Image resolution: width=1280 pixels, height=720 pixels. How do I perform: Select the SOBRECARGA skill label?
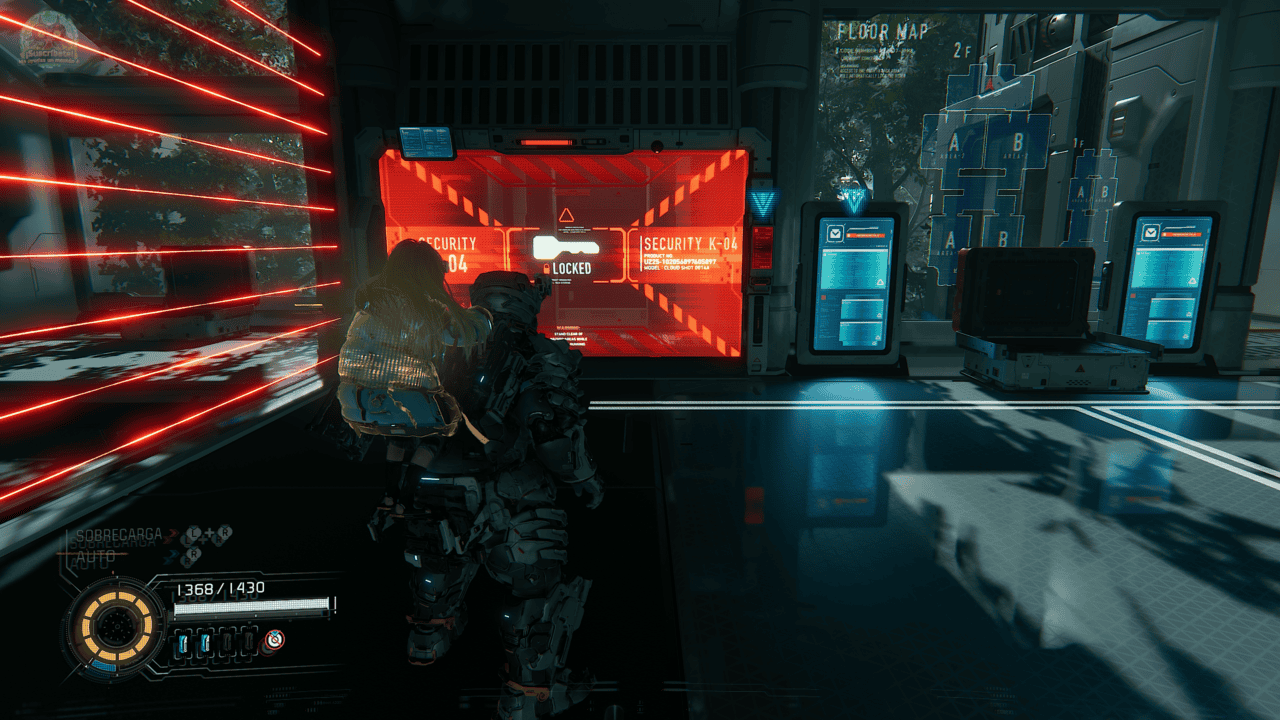click(x=116, y=537)
